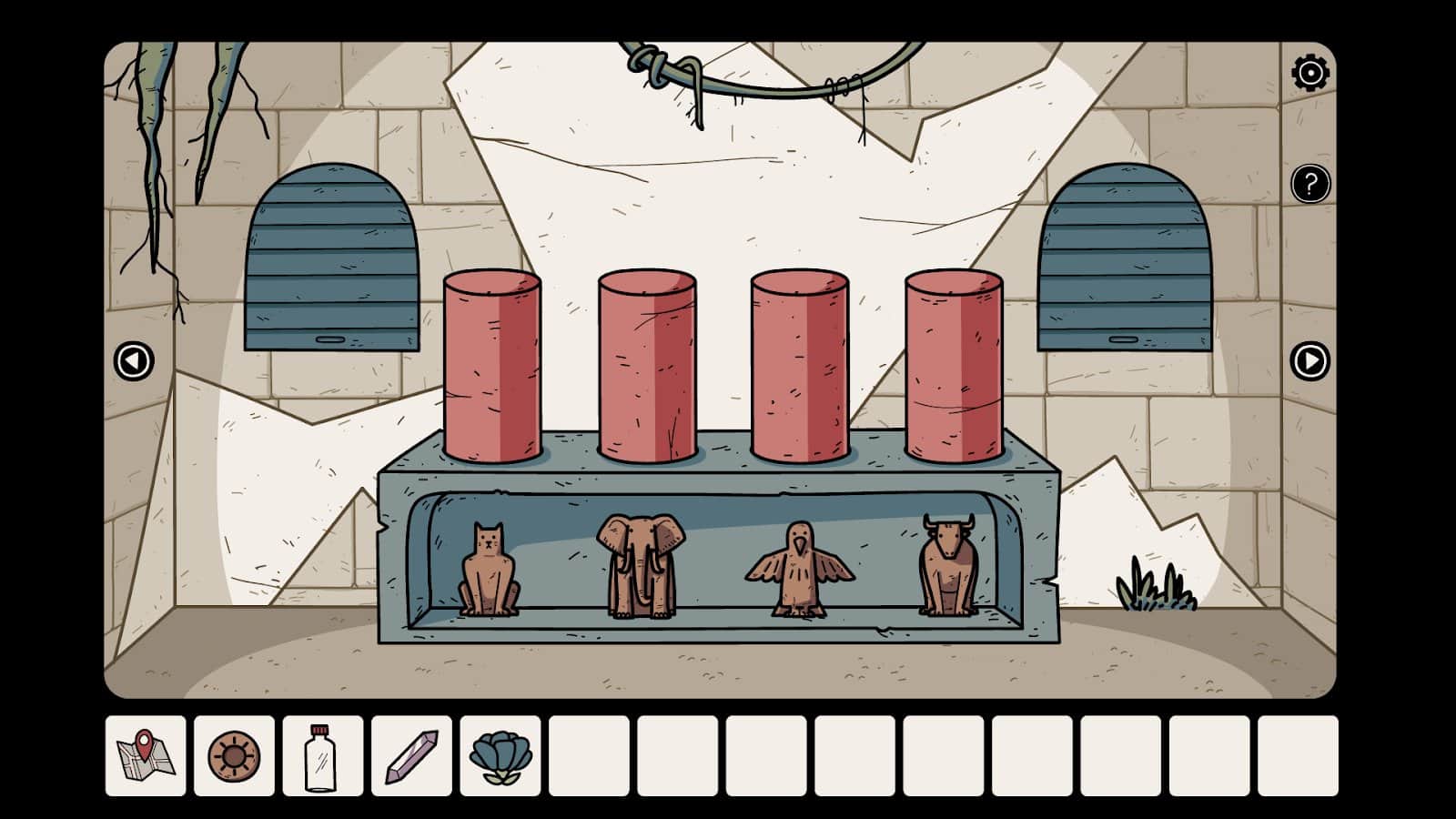Navigate right with the arrow button

tap(1310, 361)
